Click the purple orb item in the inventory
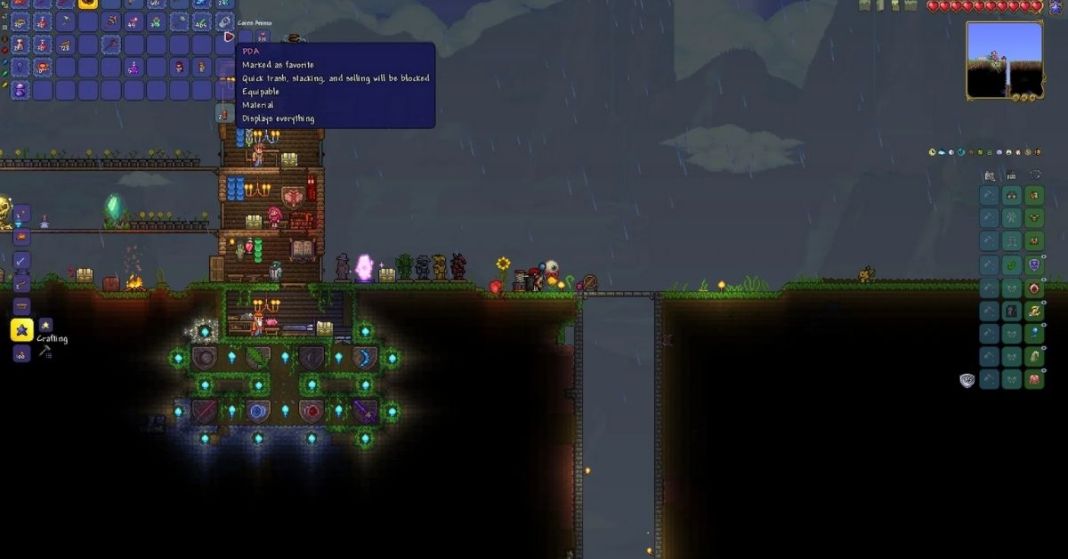This screenshot has width=1068, height=559. [19, 90]
